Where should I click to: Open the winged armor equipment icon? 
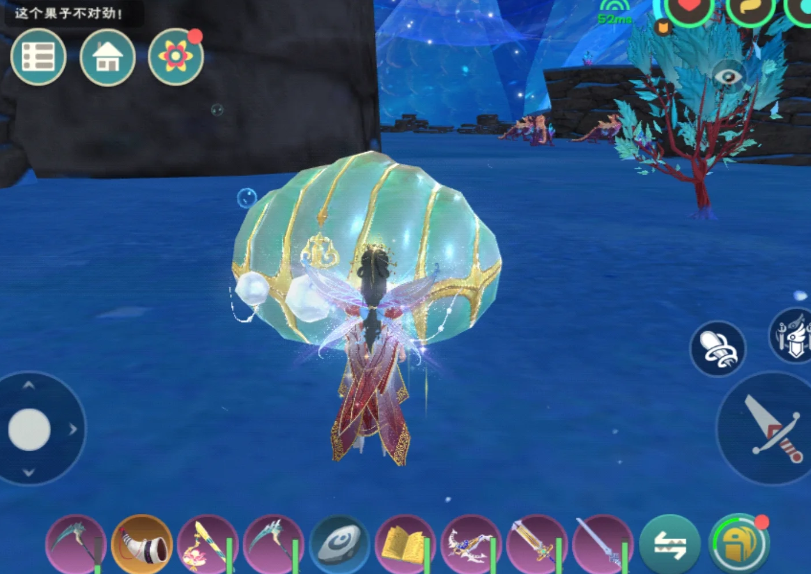coord(793,335)
